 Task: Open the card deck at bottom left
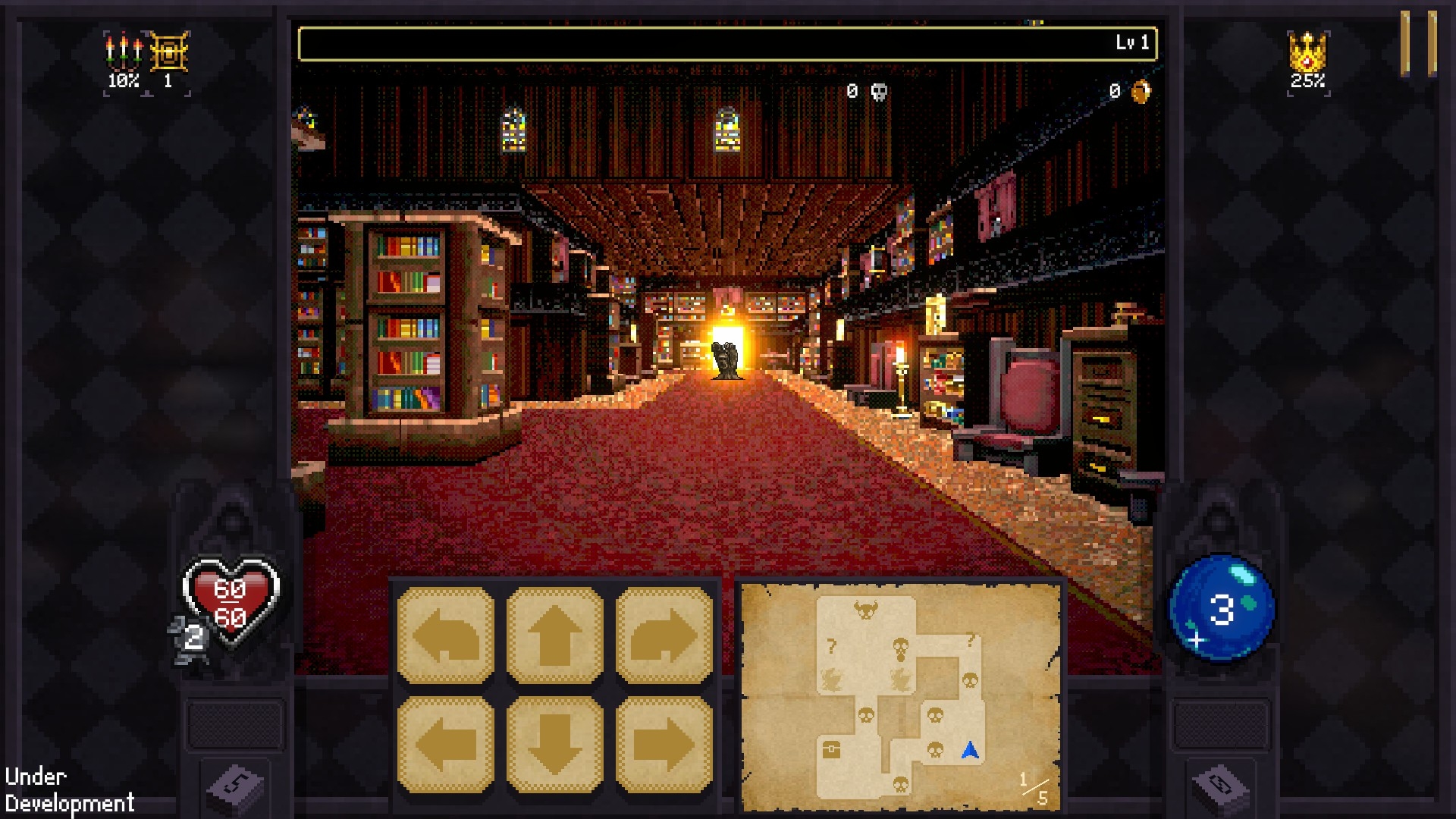pyautogui.click(x=234, y=789)
